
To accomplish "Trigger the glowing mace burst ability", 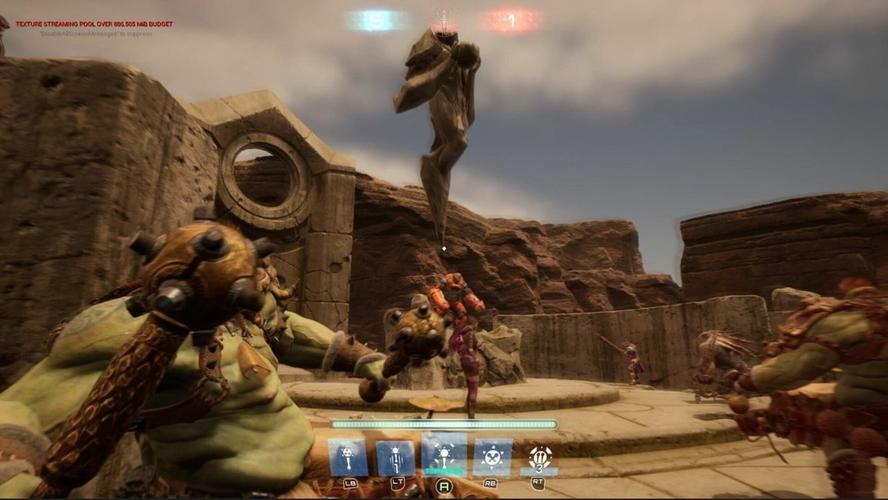I will (x=444, y=453).
